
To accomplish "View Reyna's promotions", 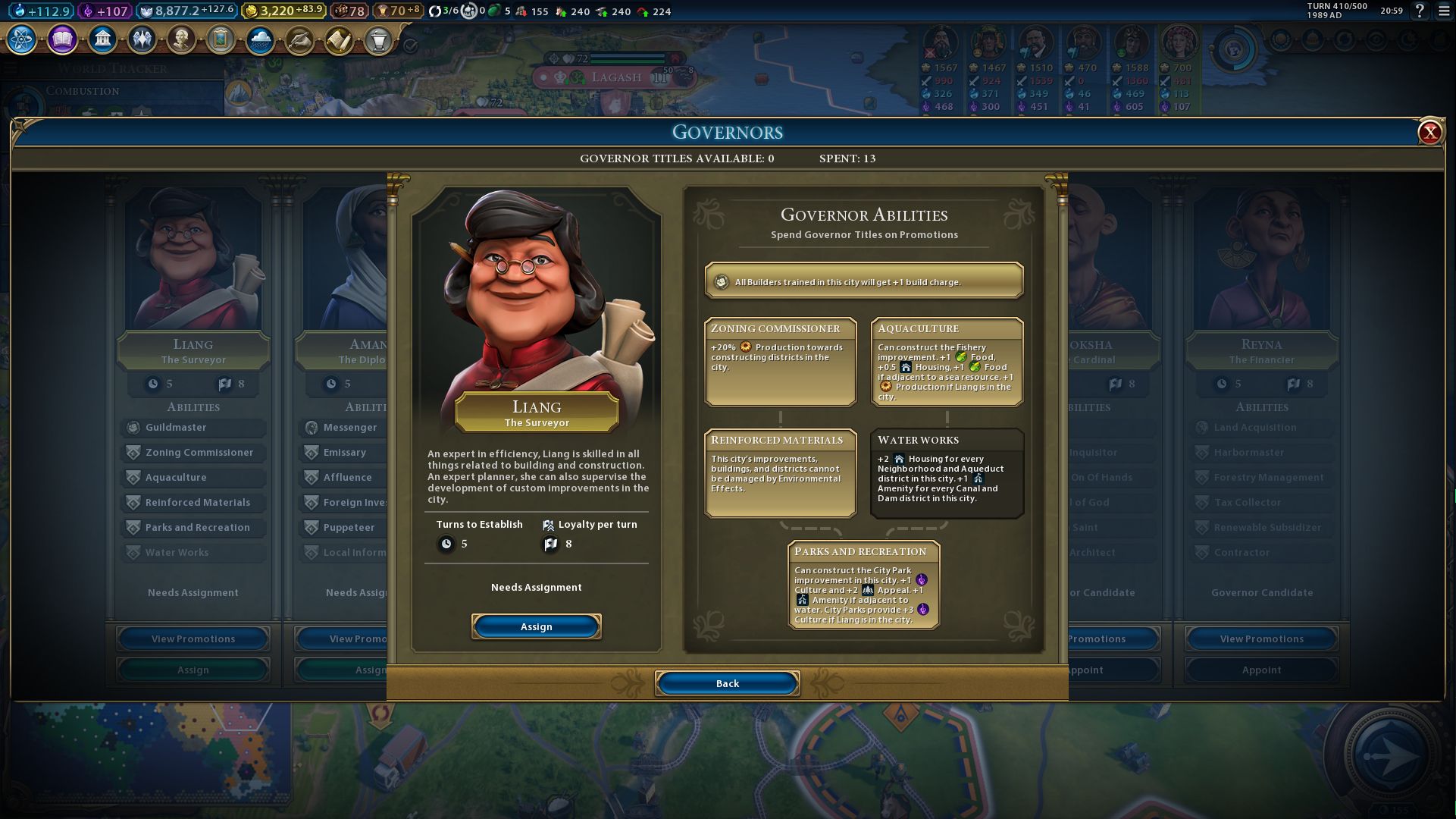I will 1261,639.
